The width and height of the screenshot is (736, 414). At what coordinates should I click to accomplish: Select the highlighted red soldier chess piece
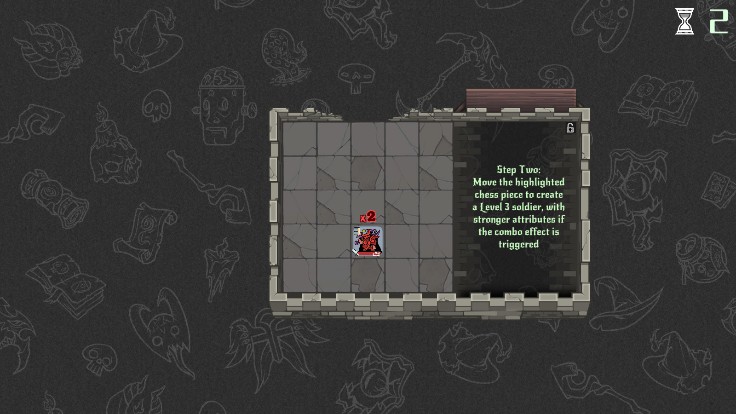(368, 241)
